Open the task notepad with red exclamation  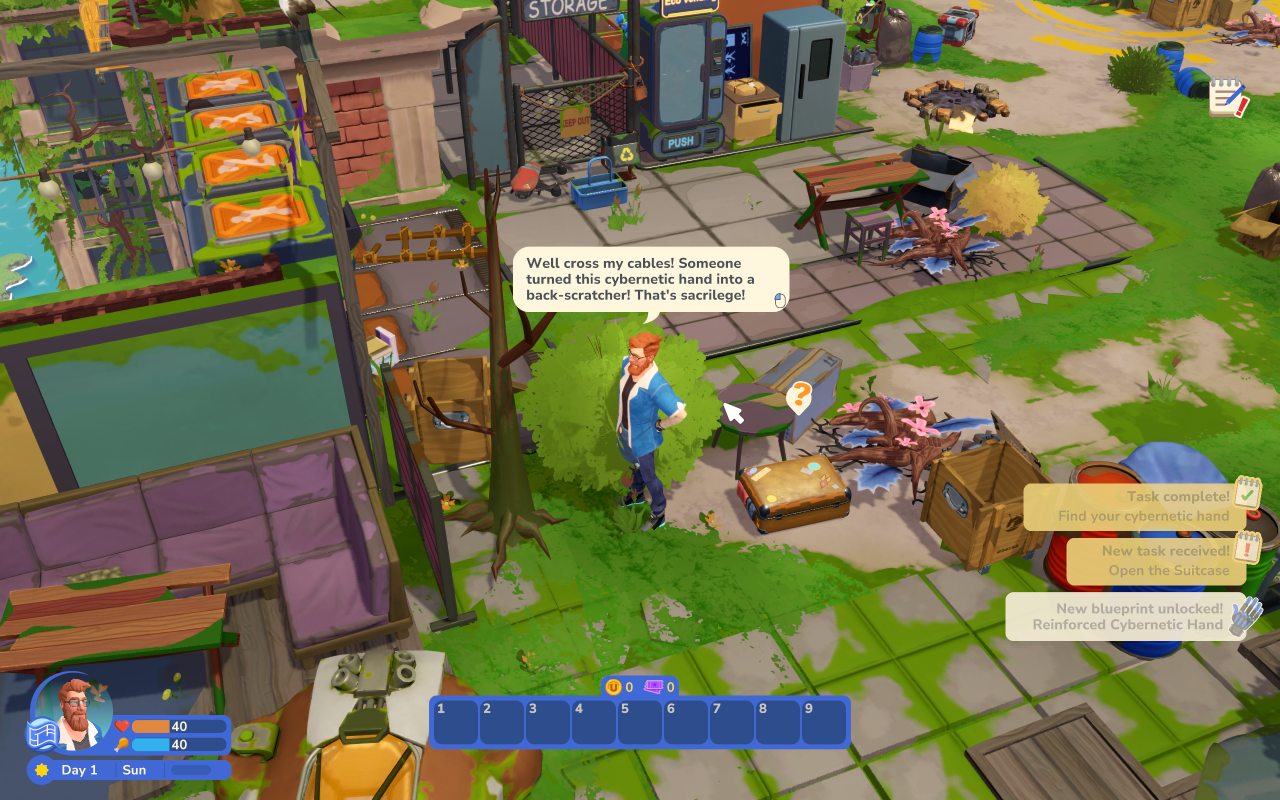(1227, 97)
